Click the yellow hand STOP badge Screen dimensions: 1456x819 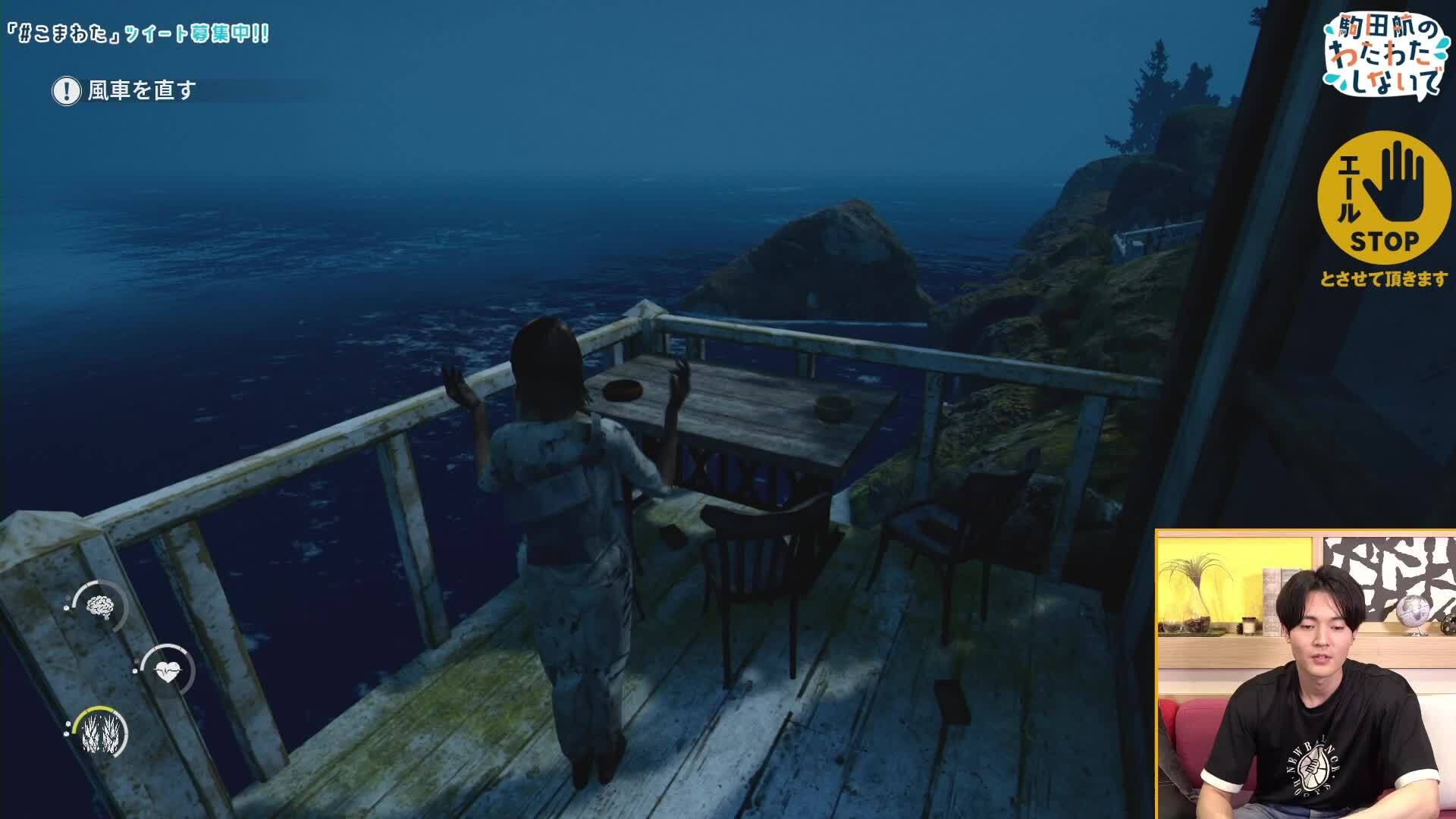1383,197
